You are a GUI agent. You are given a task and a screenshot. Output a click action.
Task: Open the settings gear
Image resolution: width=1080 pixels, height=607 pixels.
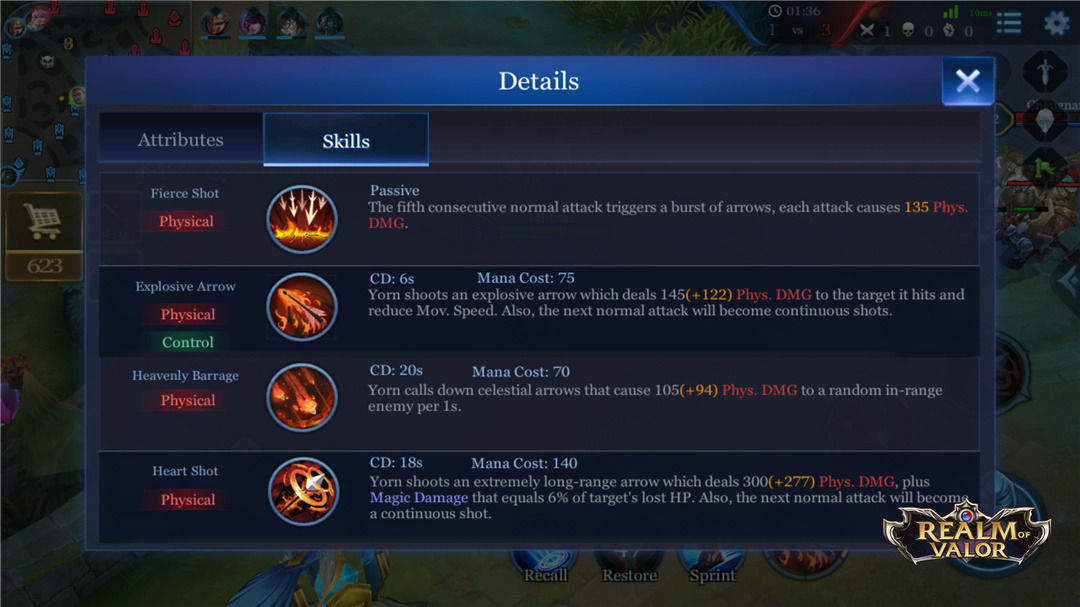coord(1056,23)
